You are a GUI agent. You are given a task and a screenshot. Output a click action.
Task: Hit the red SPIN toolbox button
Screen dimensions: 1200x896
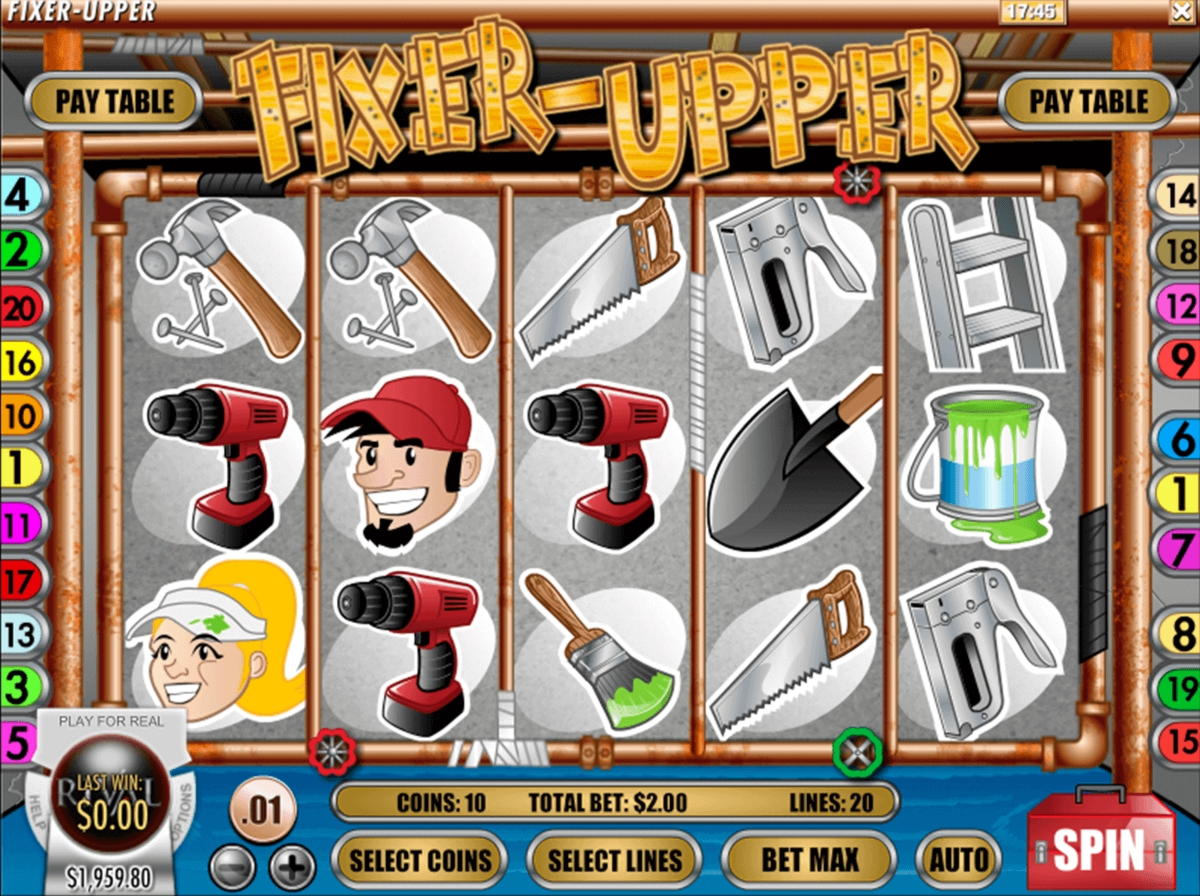click(1102, 848)
